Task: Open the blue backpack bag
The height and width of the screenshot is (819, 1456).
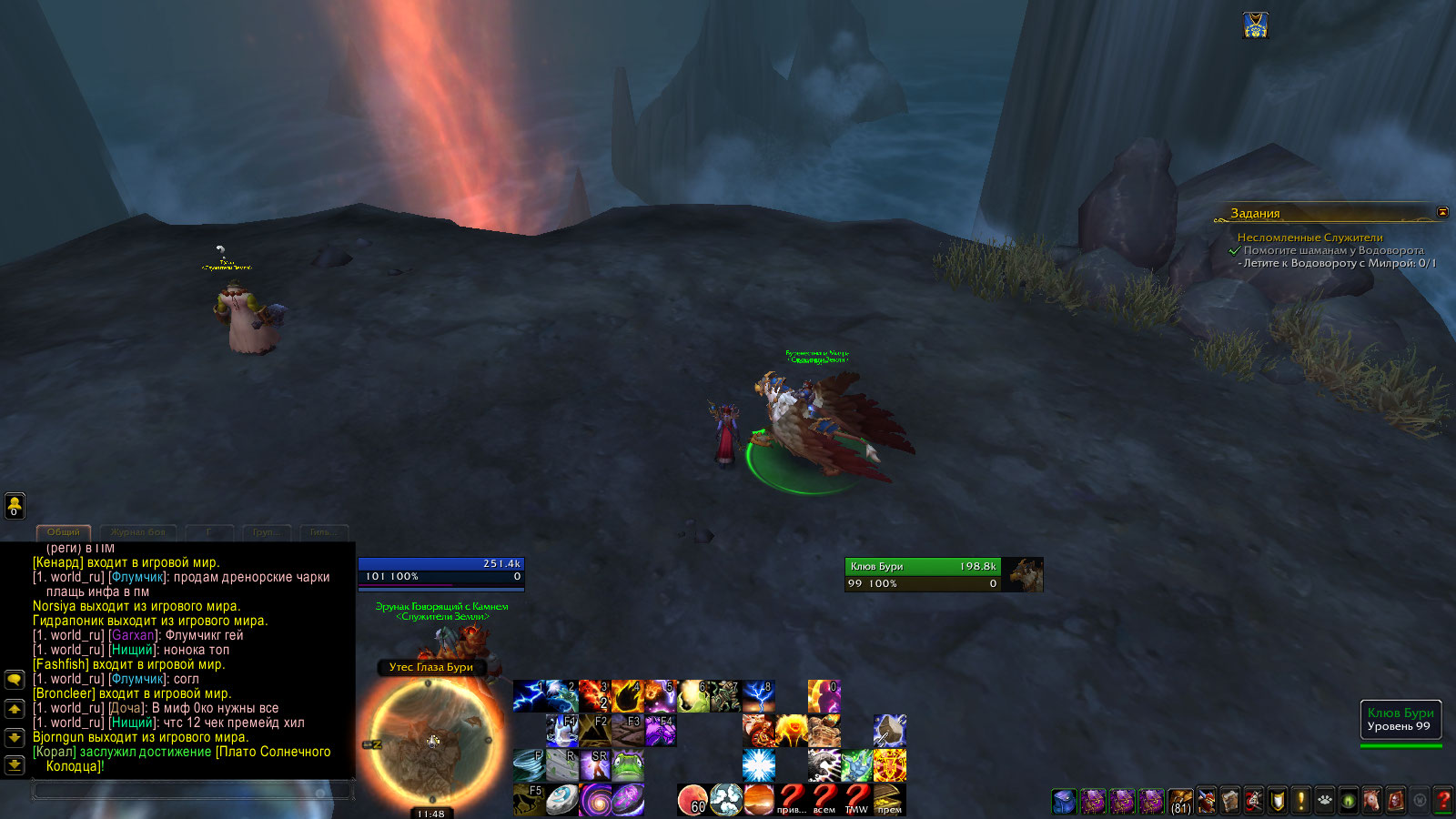Action: (1064, 801)
